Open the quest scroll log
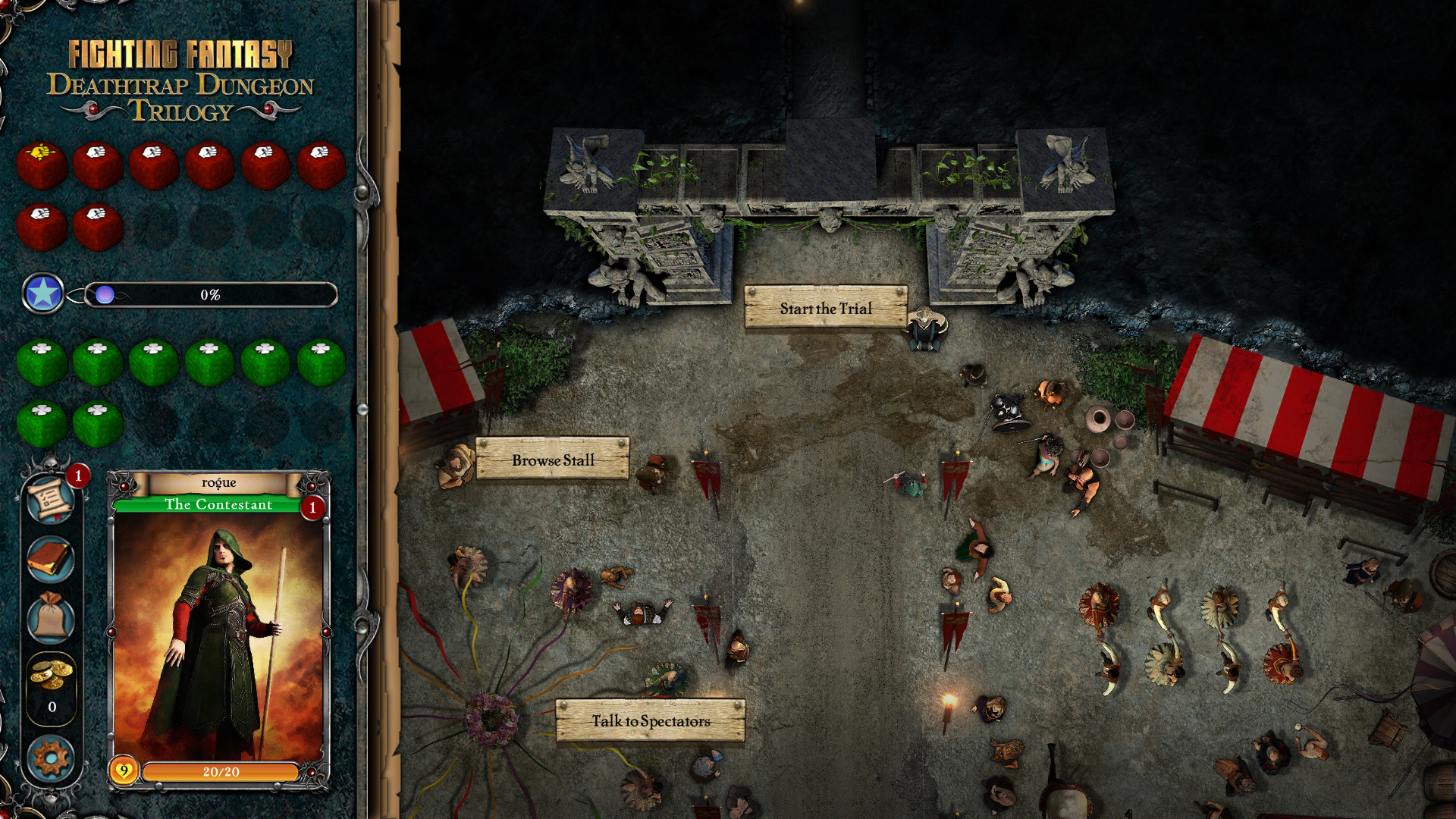The image size is (1456, 819). point(50,500)
